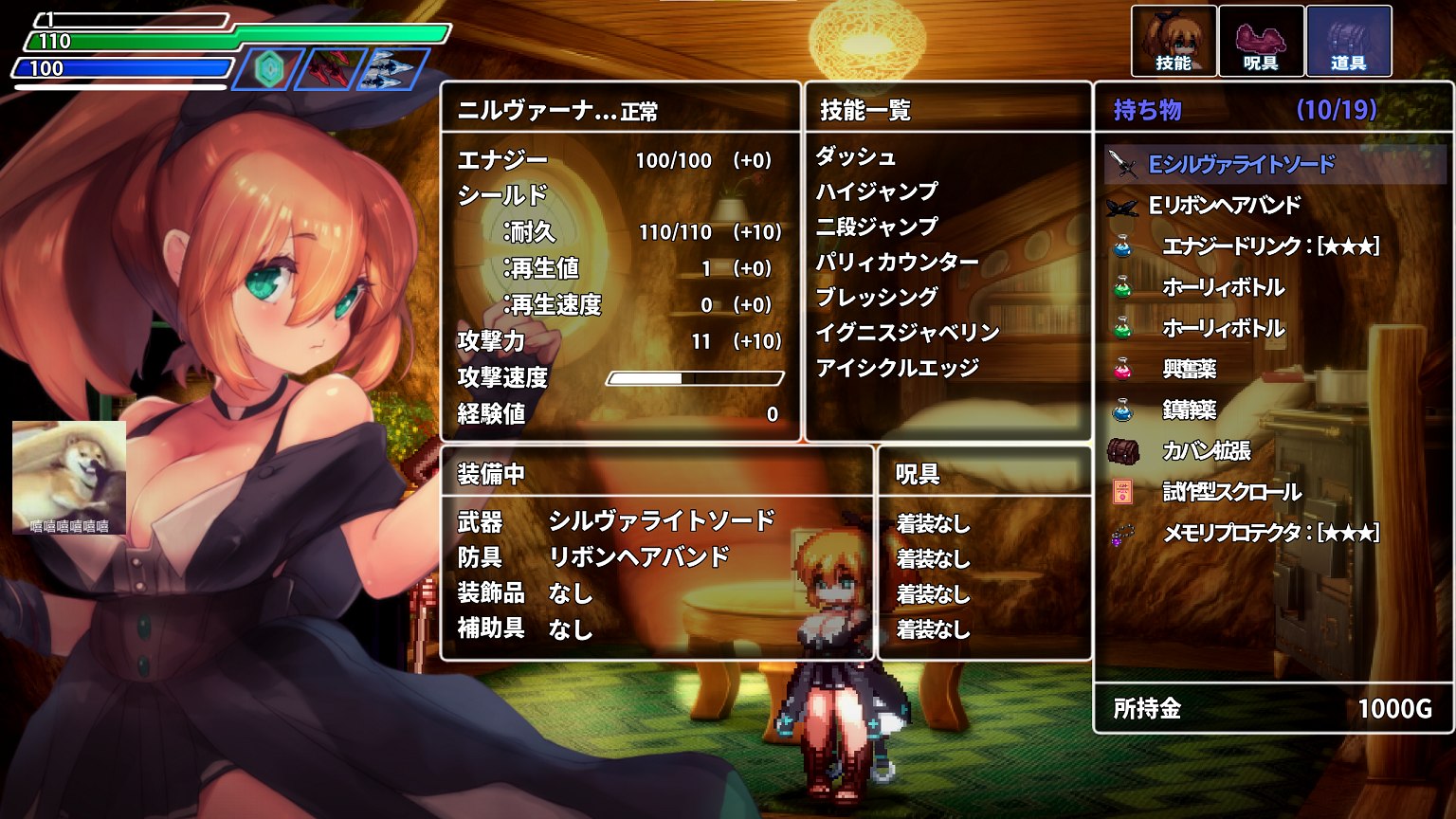The height and width of the screenshot is (819, 1456).
Task: Select Eシルヴァライトソード in the inventory list
Action: pyautogui.click(x=1241, y=165)
